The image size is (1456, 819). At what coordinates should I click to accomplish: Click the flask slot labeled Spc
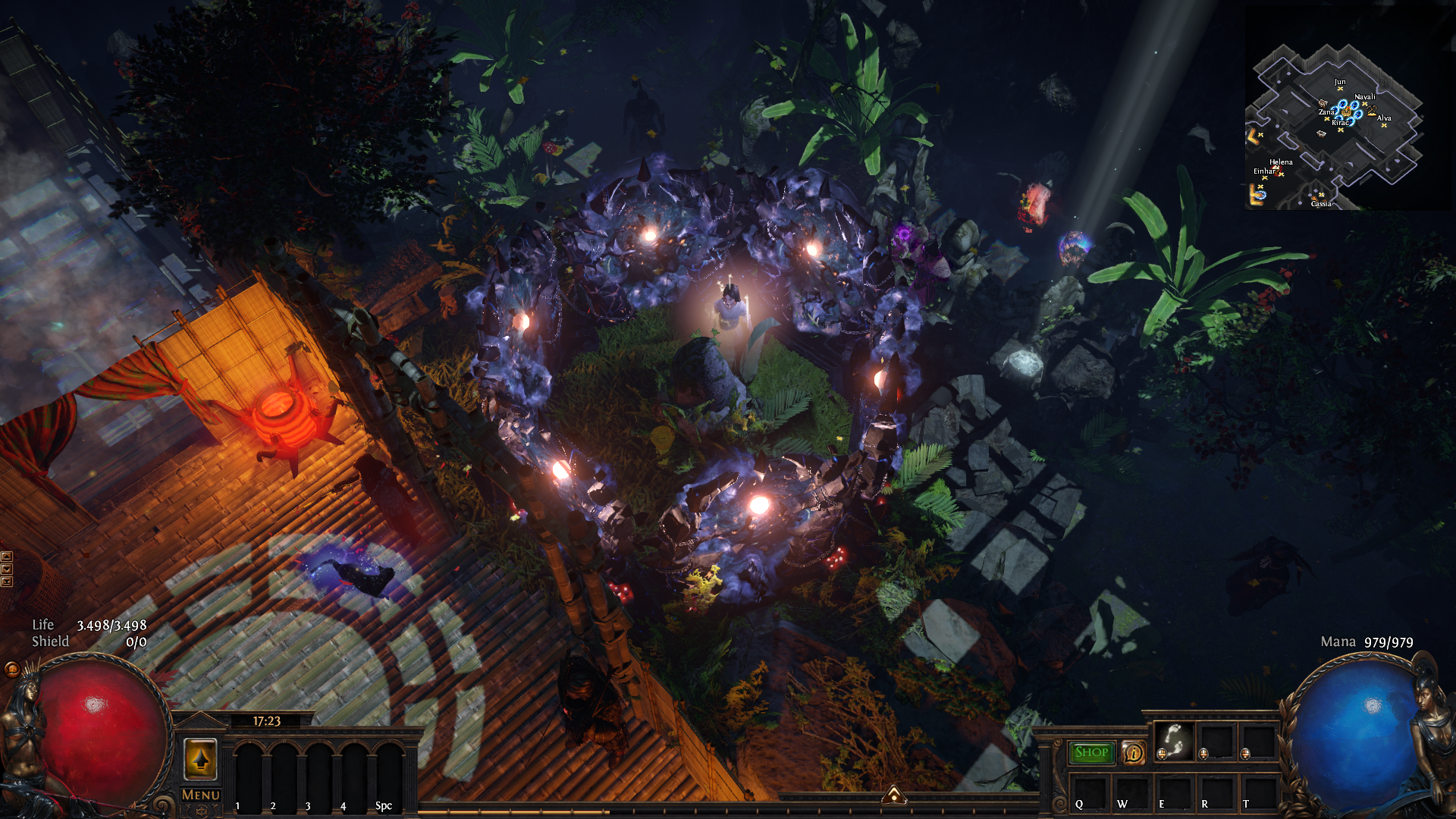point(388,773)
